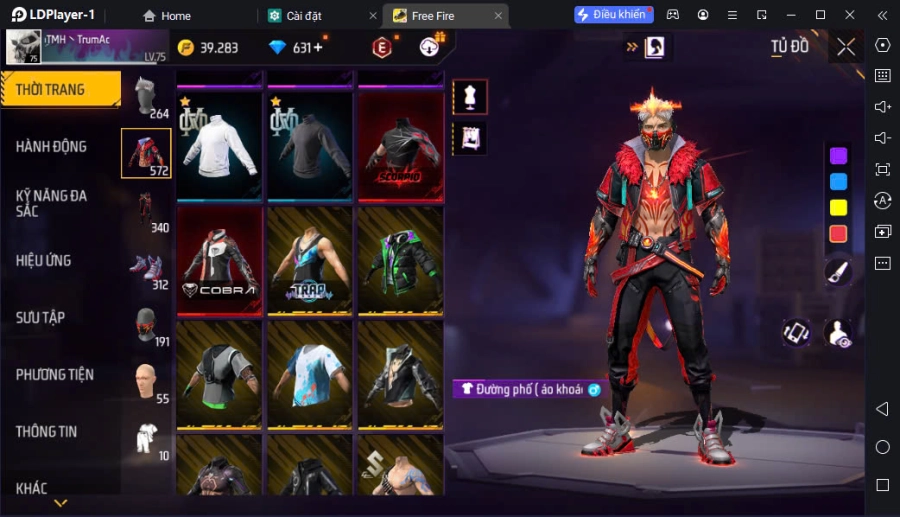The image size is (900, 517).
Task: Pick the yellow color swatch
Action: pos(838,207)
